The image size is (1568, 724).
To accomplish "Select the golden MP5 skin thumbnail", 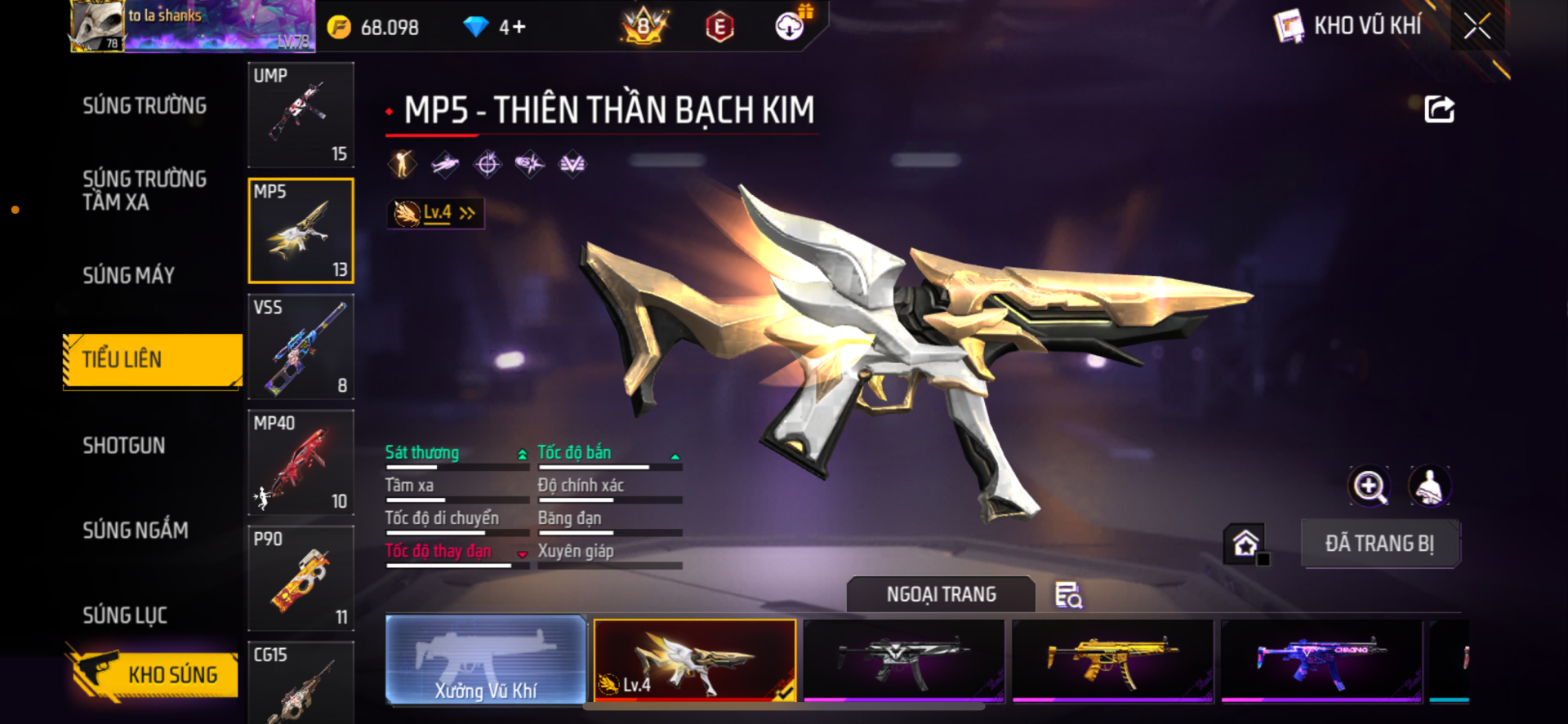I will (1112, 660).
